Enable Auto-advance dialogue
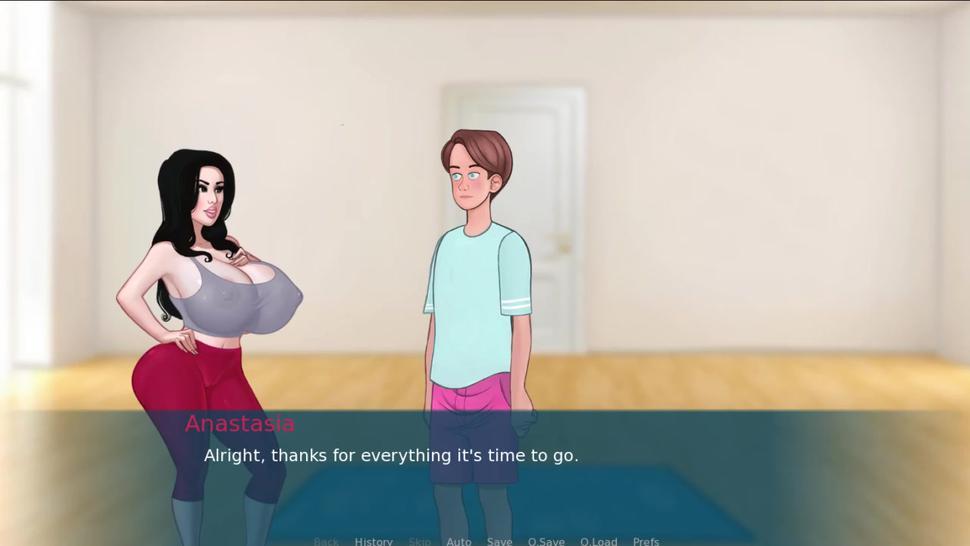Screen dimensions: 970x546 click(x=458, y=541)
